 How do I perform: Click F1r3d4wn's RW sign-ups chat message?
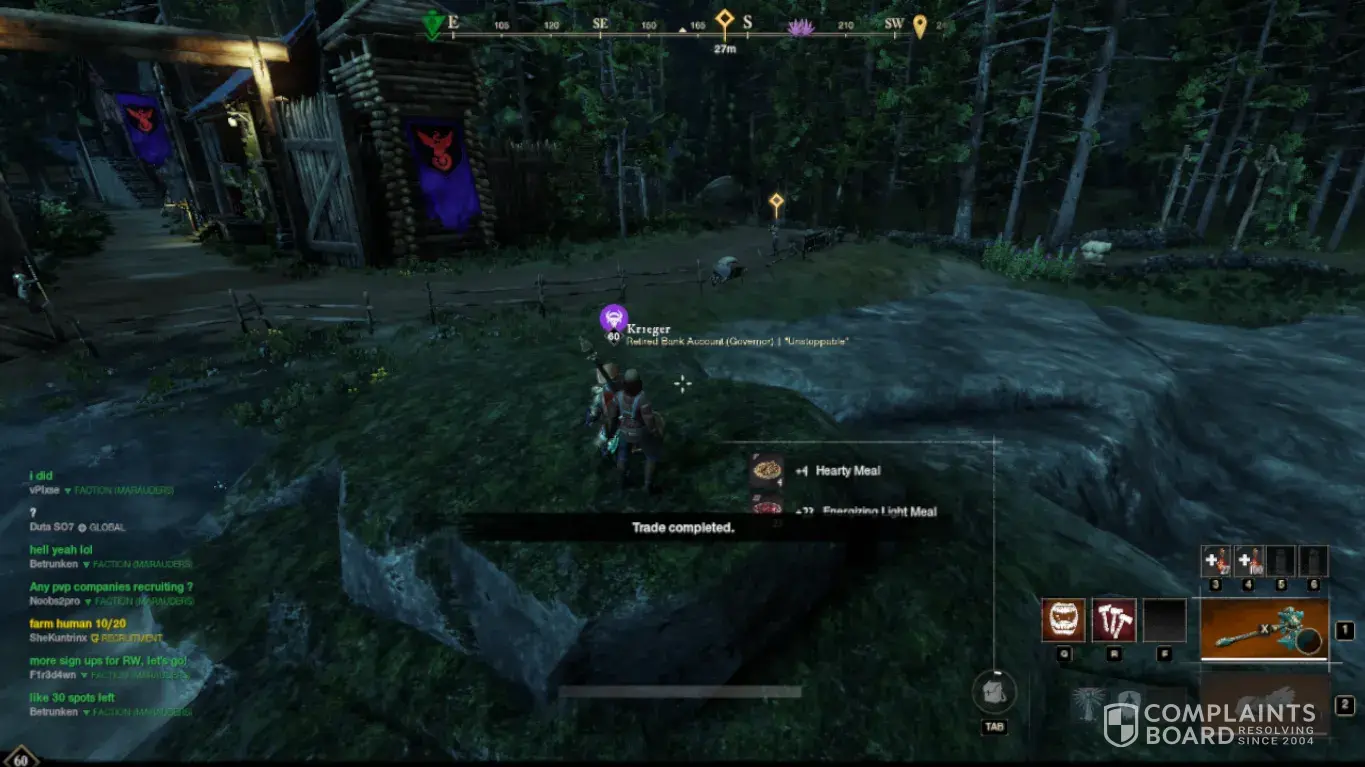(108, 661)
